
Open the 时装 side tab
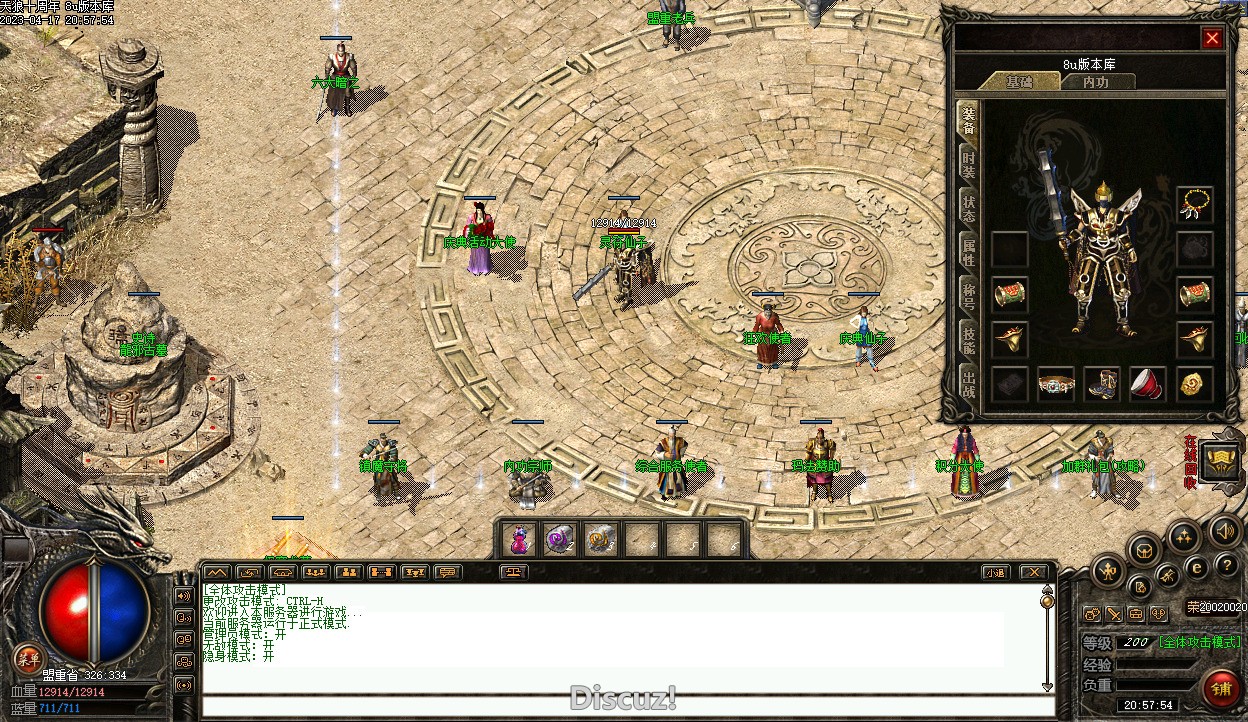coord(968,165)
